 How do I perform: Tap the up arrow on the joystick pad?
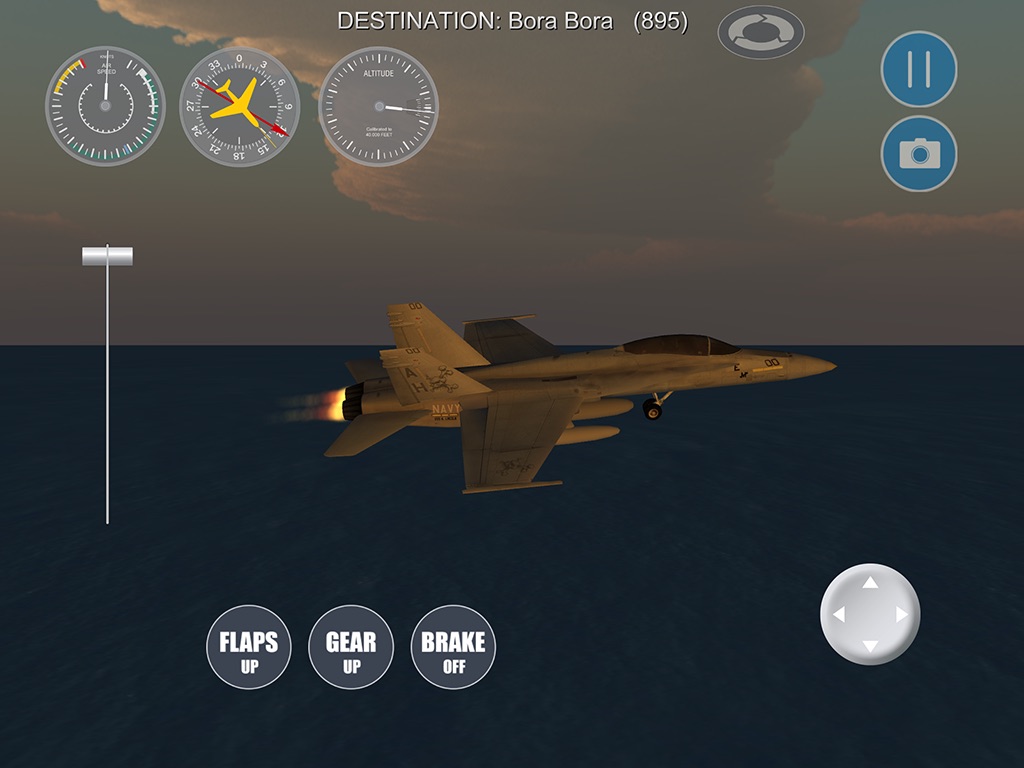coord(870,582)
